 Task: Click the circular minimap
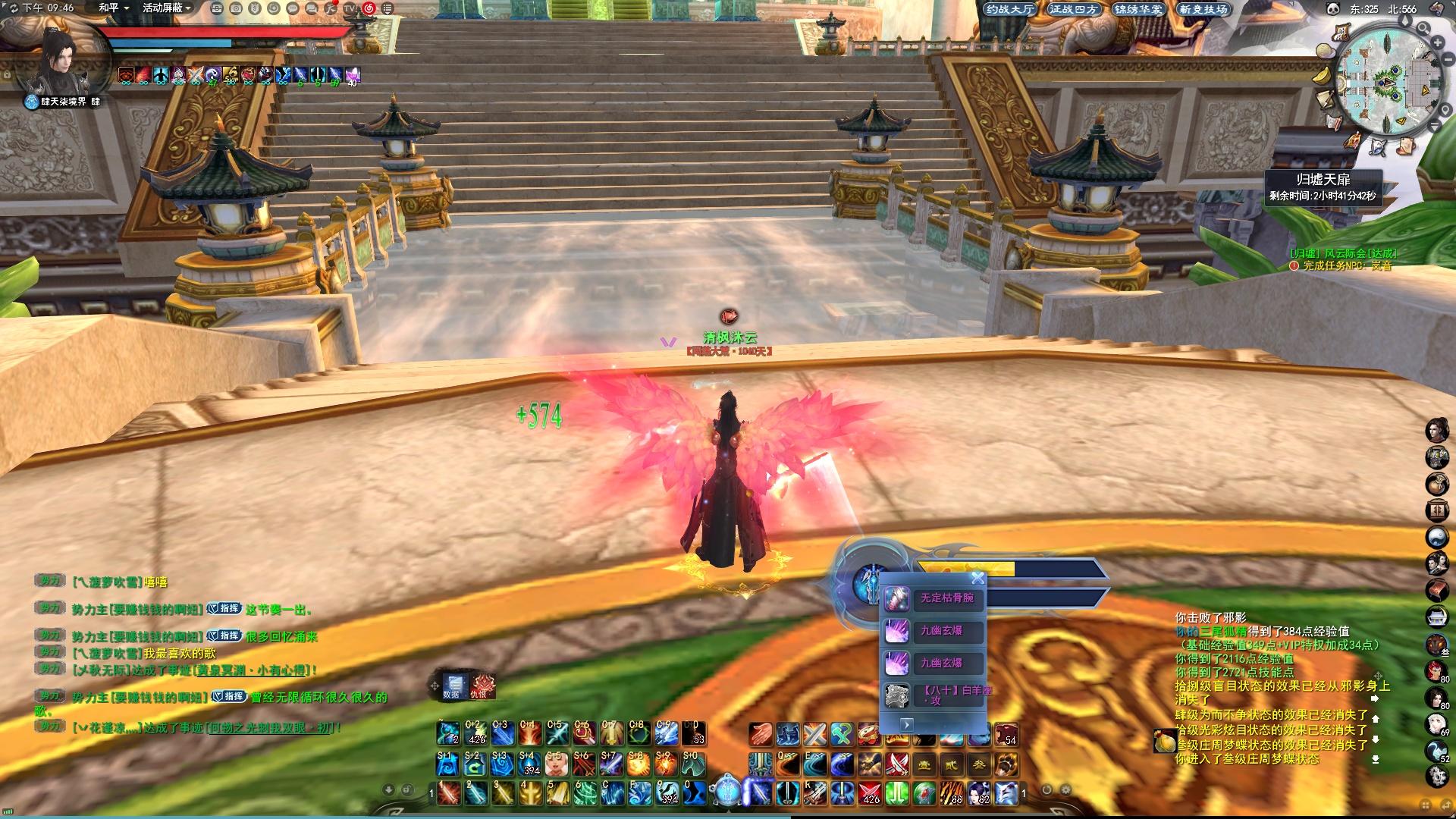pyautogui.click(x=1387, y=80)
